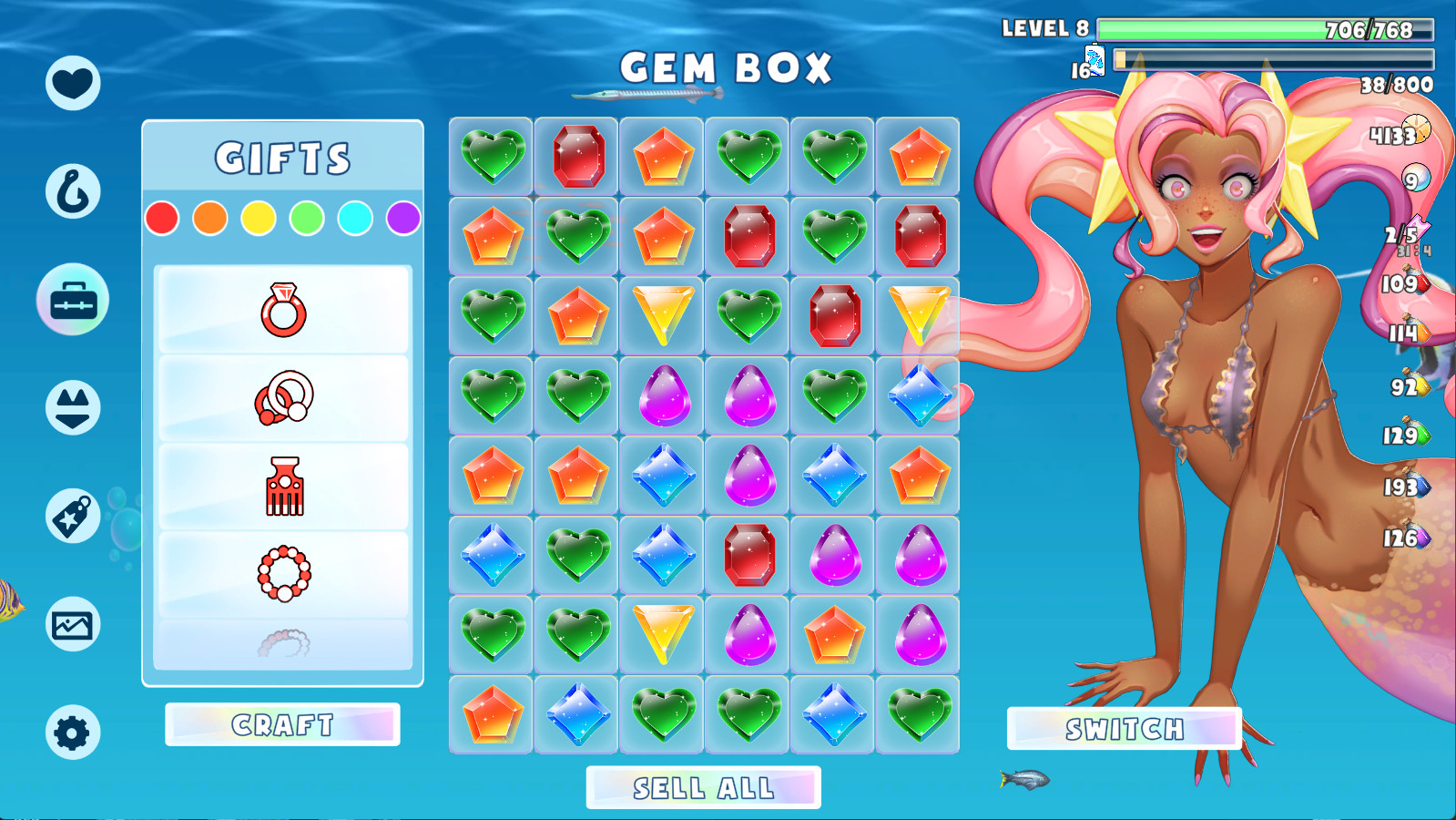Select the red gift color
Screen dimensions: 1456x820
tap(162, 219)
